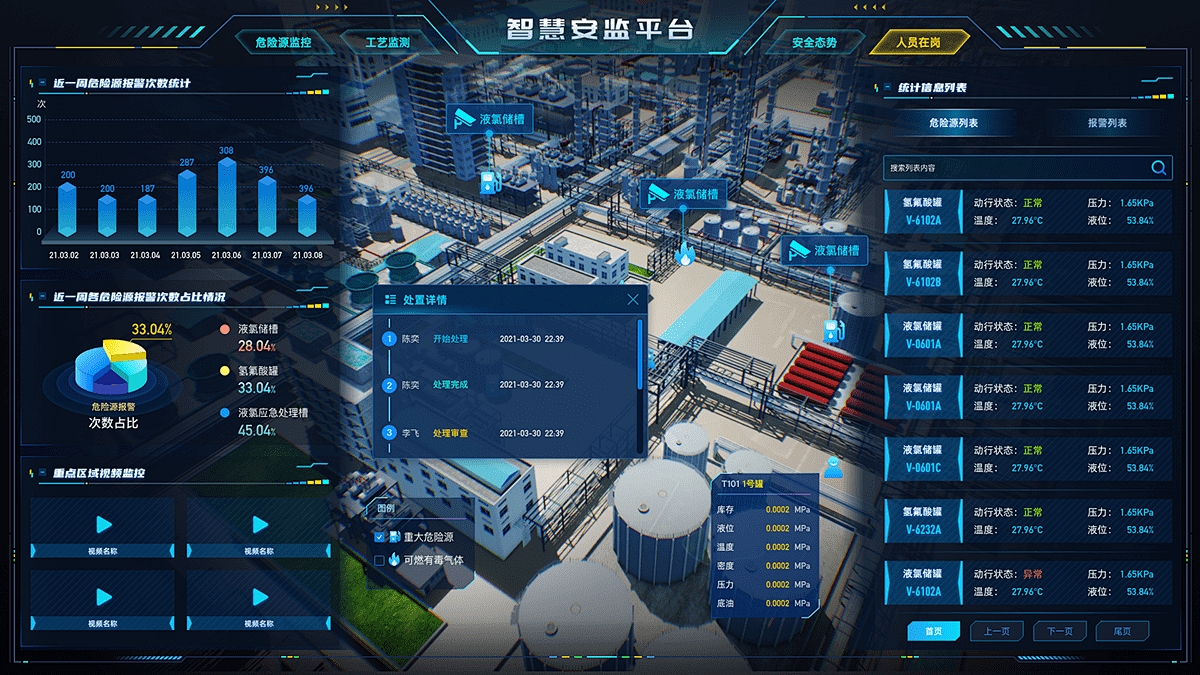Jump to the 尾页 page
The image size is (1200, 675).
(x=1122, y=631)
